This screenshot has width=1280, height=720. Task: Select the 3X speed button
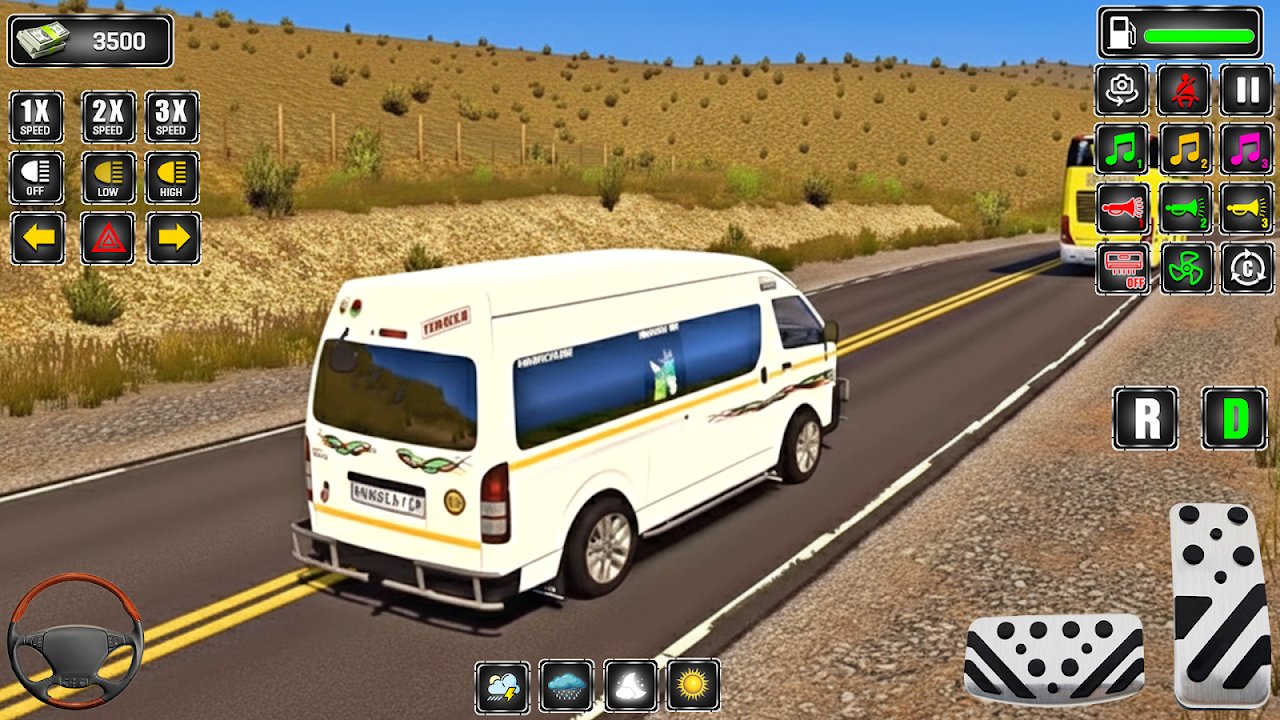tap(172, 117)
